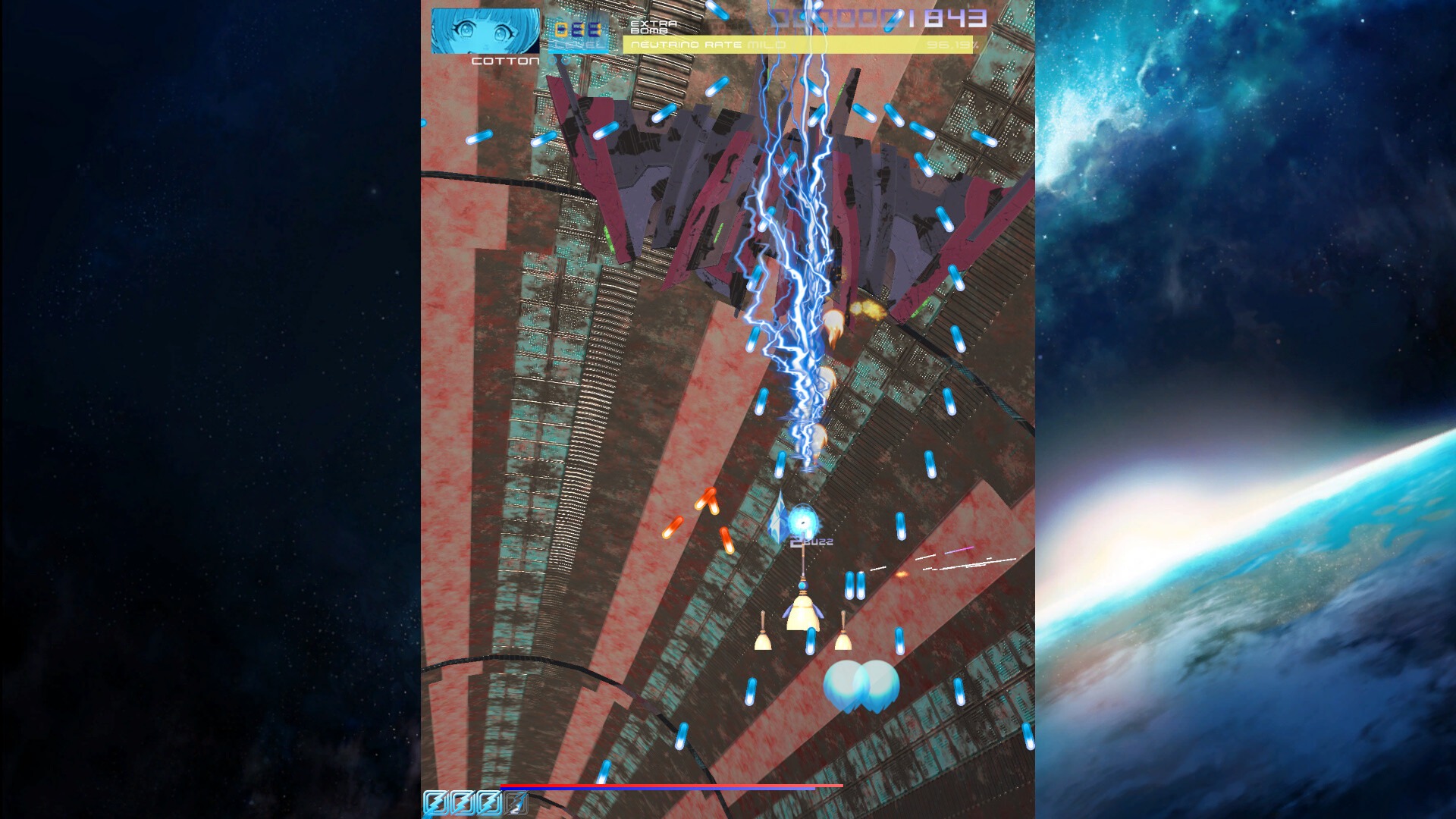1456x819 pixels.
Task: Click the Cotton character portrait
Action: click(x=485, y=31)
